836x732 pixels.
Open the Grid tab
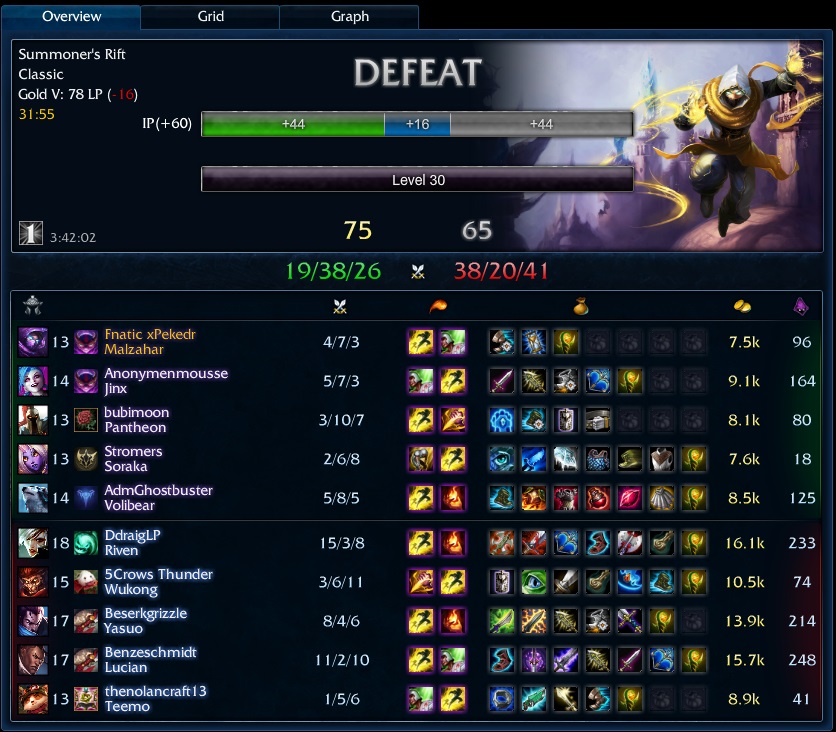point(210,16)
